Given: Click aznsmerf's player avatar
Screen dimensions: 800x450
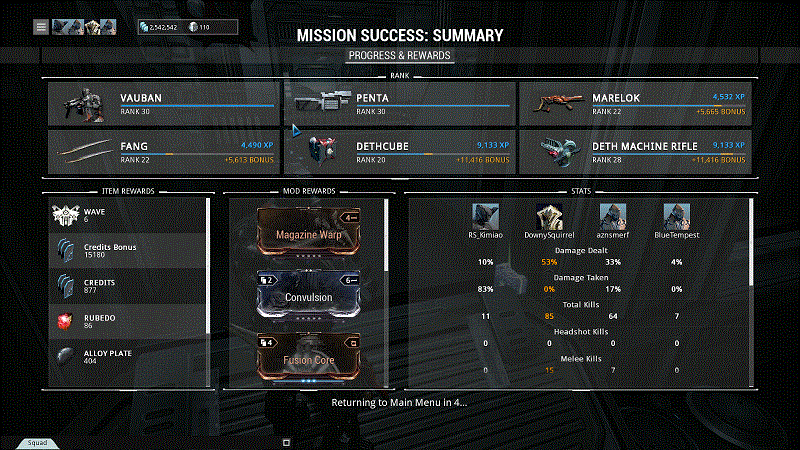Looking at the screenshot, I should tap(611, 217).
